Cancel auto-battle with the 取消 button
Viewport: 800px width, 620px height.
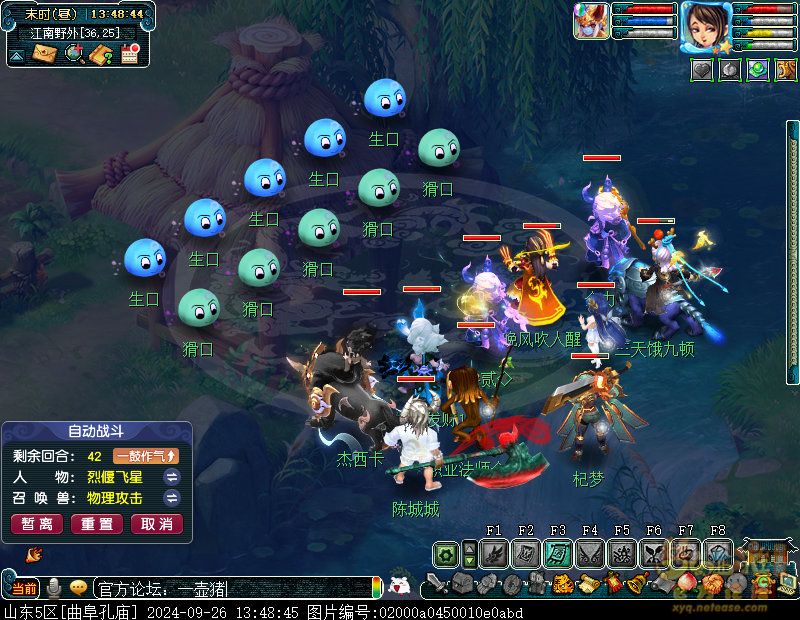(157, 524)
